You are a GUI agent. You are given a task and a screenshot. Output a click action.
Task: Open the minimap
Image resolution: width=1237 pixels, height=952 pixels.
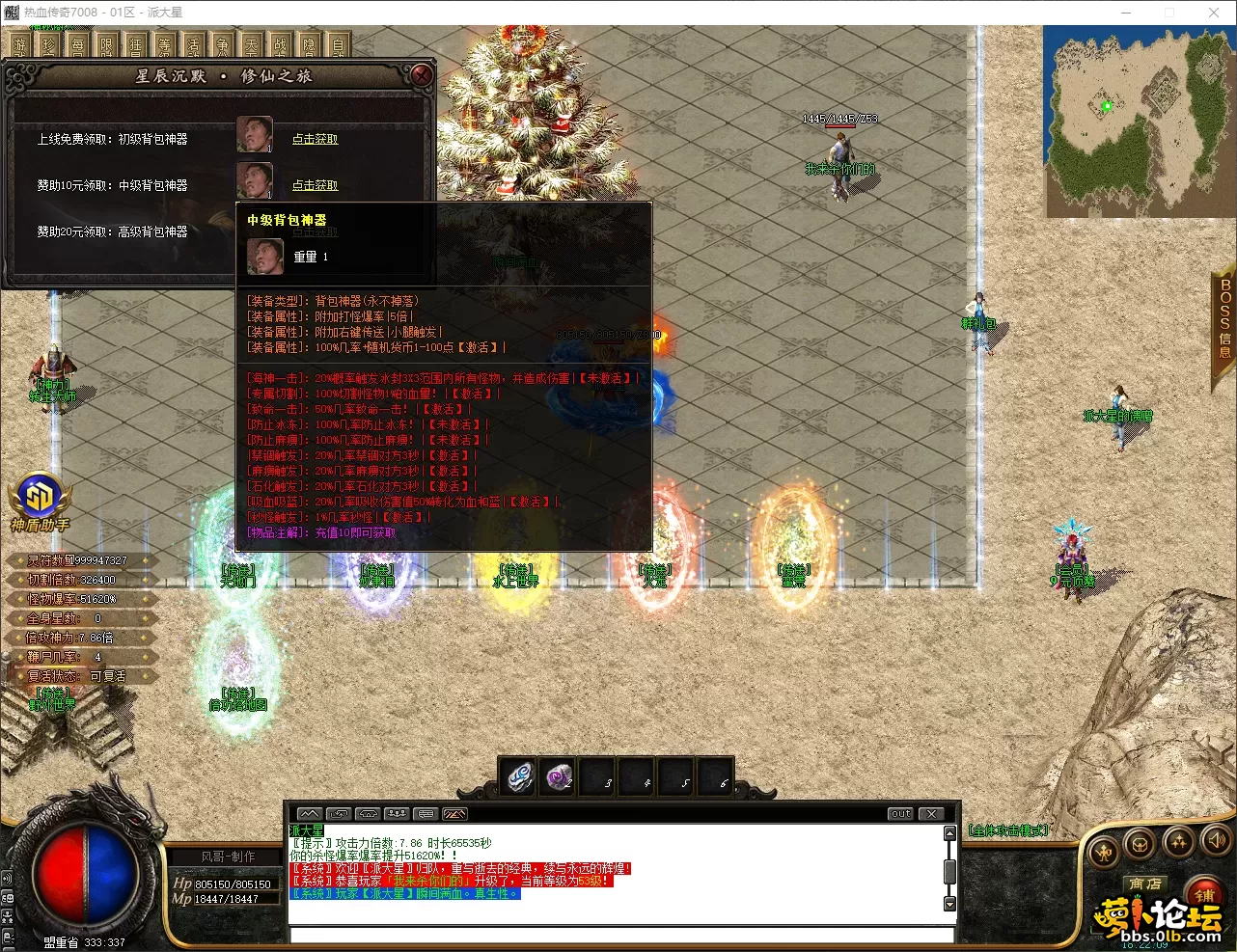(1139, 122)
